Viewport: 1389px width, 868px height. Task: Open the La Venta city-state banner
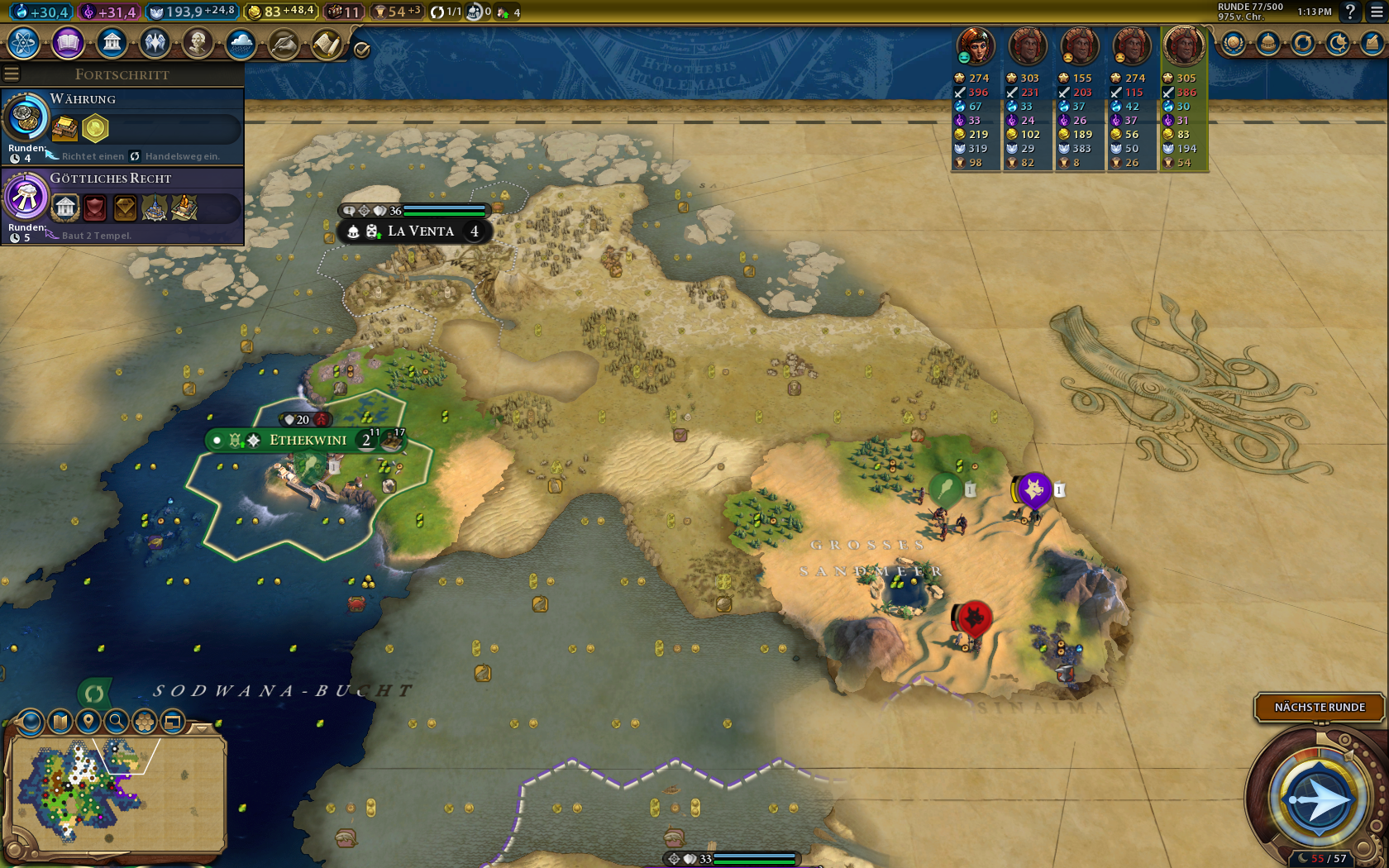(420, 231)
